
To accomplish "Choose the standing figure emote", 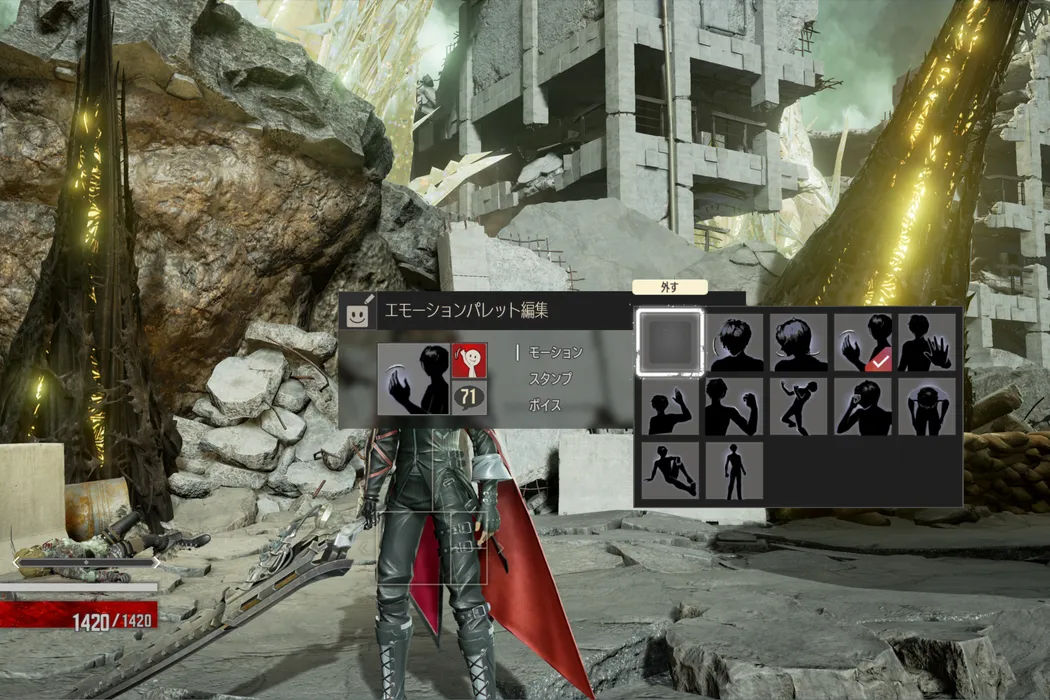I will (x=734, y=471).
